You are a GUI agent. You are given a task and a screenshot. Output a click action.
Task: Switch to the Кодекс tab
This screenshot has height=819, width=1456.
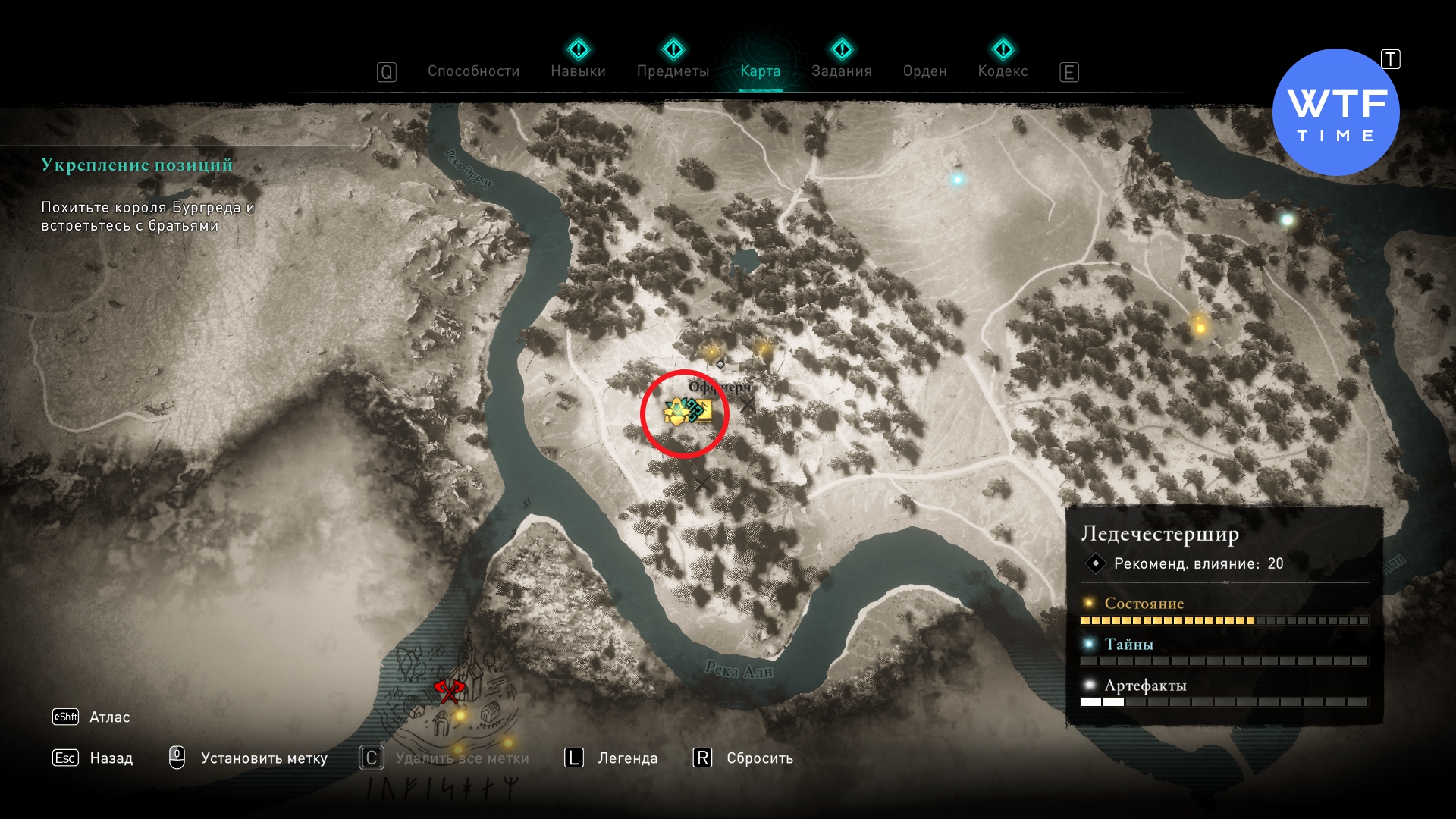(x=1003, y=71)
